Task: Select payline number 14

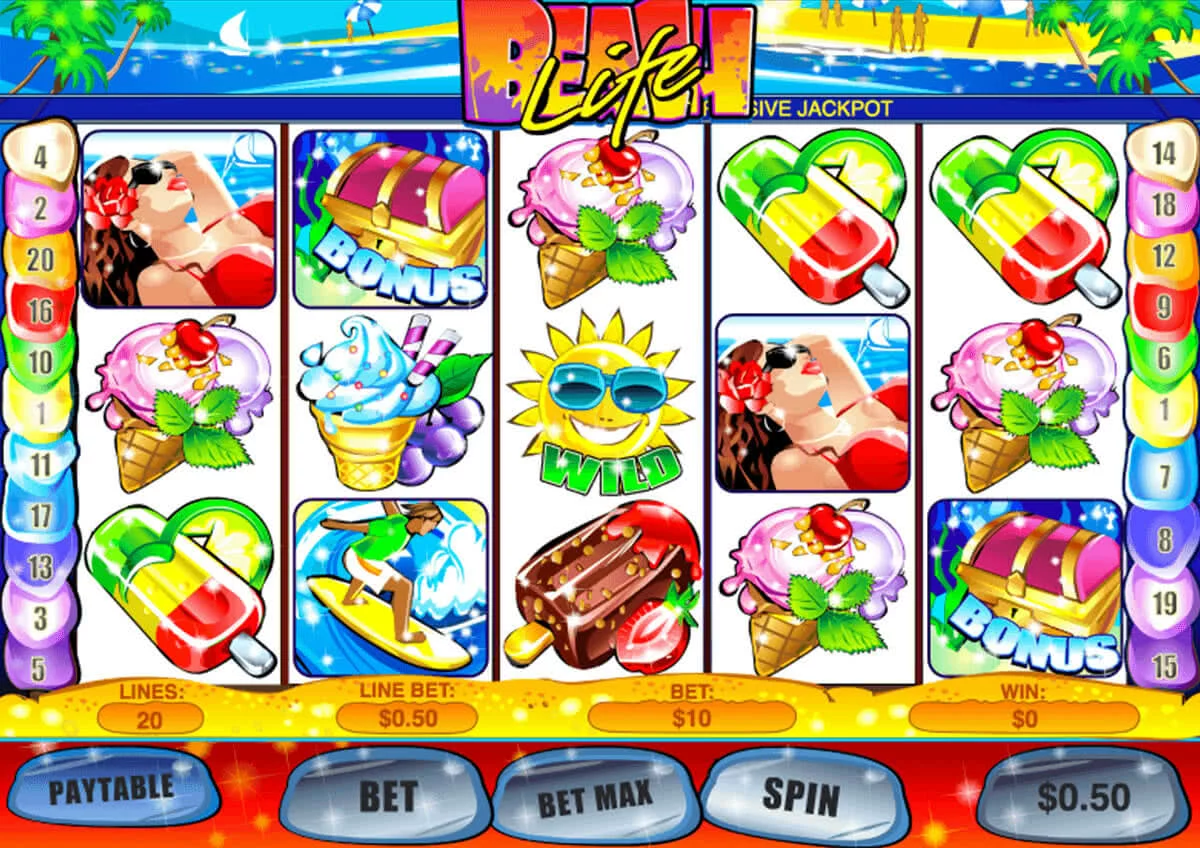Action: tap(1163, 154)
